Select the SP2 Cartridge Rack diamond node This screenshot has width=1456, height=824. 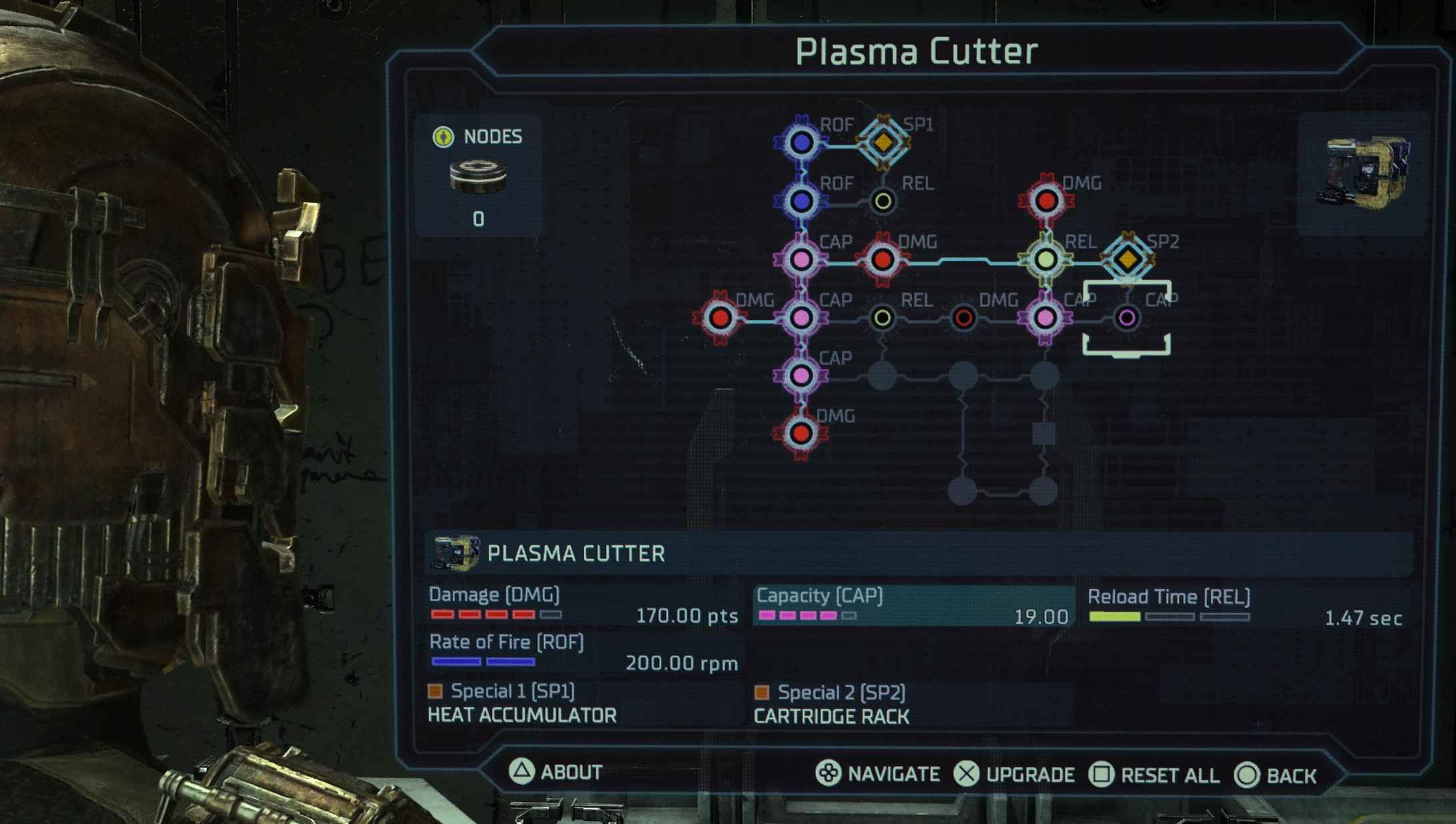pos(1127,260)
